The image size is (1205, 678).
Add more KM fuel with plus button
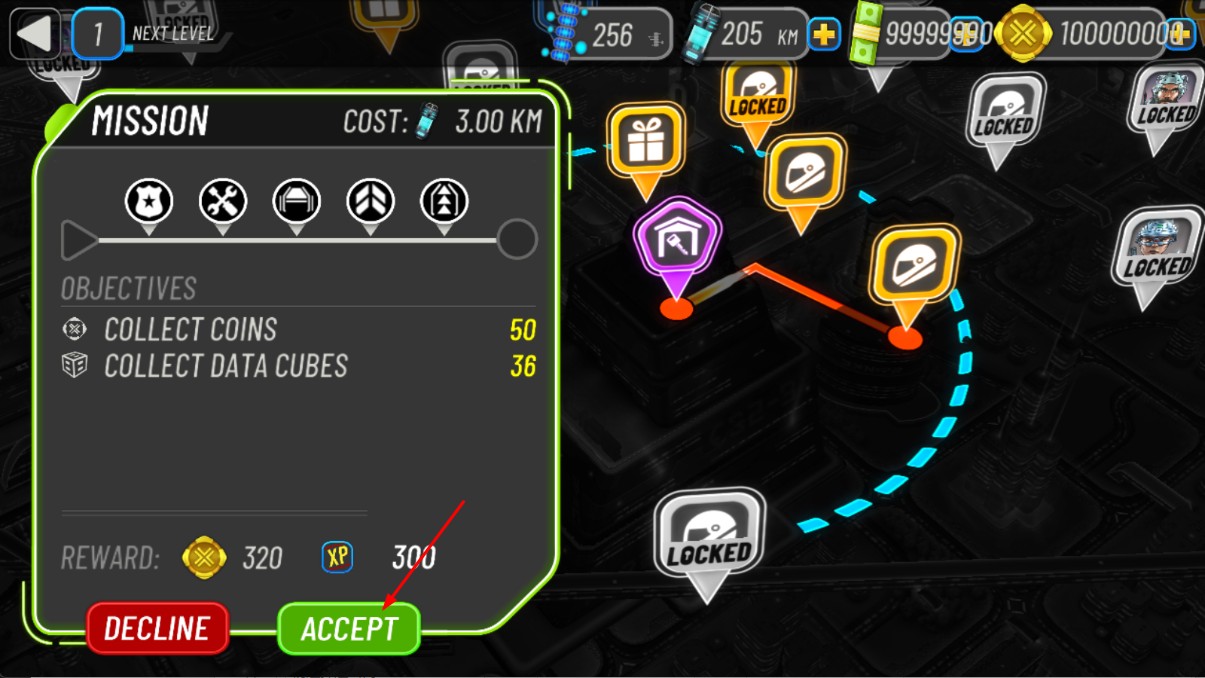point(824,35)
